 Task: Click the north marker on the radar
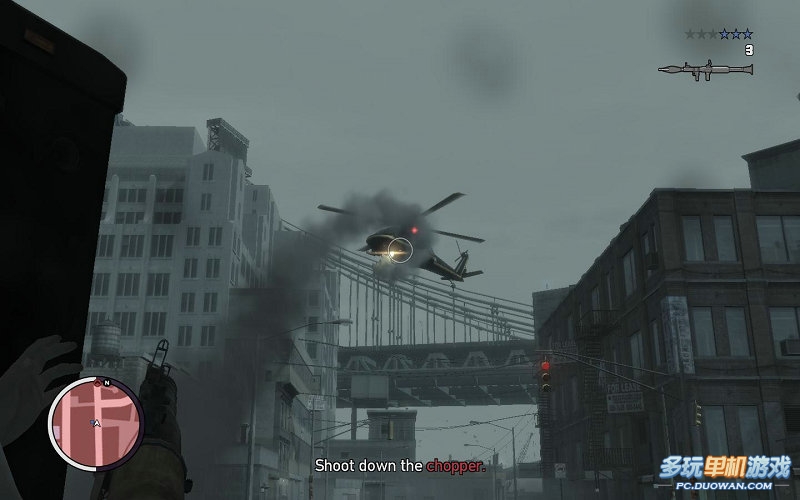pos(105,382)
